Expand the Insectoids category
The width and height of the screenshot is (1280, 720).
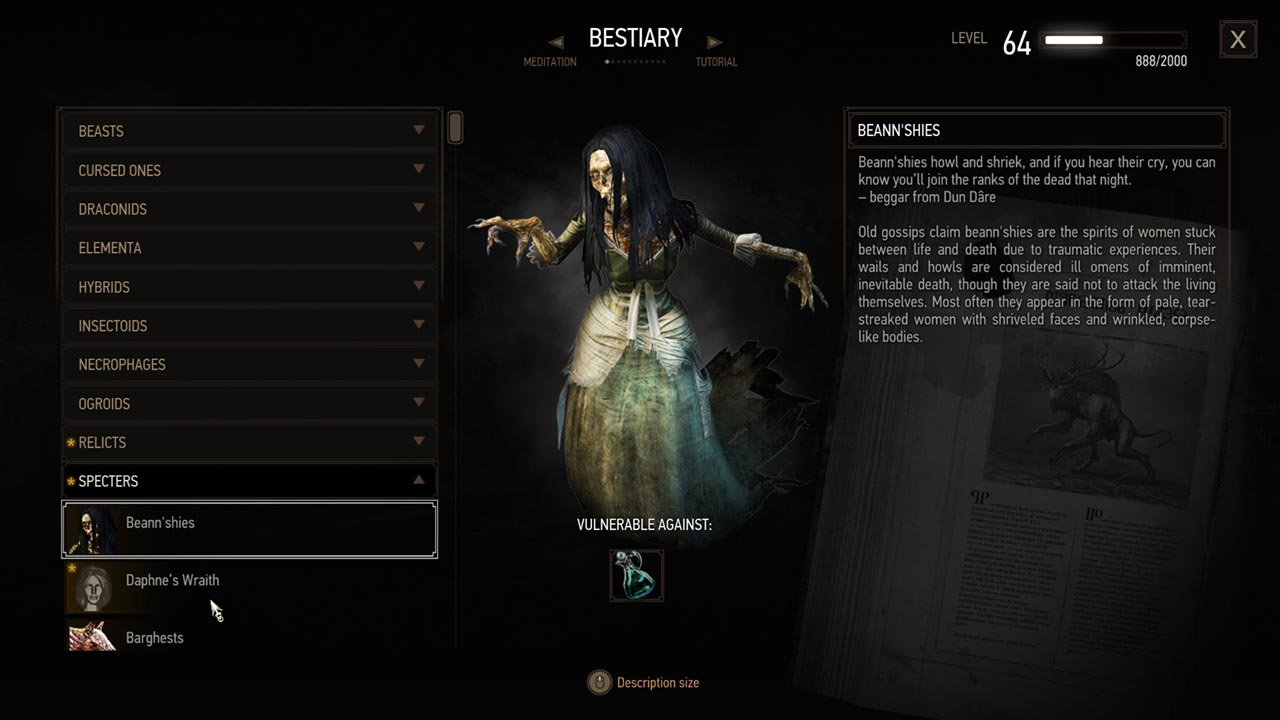pyautogui.click(x=249, y=326)
